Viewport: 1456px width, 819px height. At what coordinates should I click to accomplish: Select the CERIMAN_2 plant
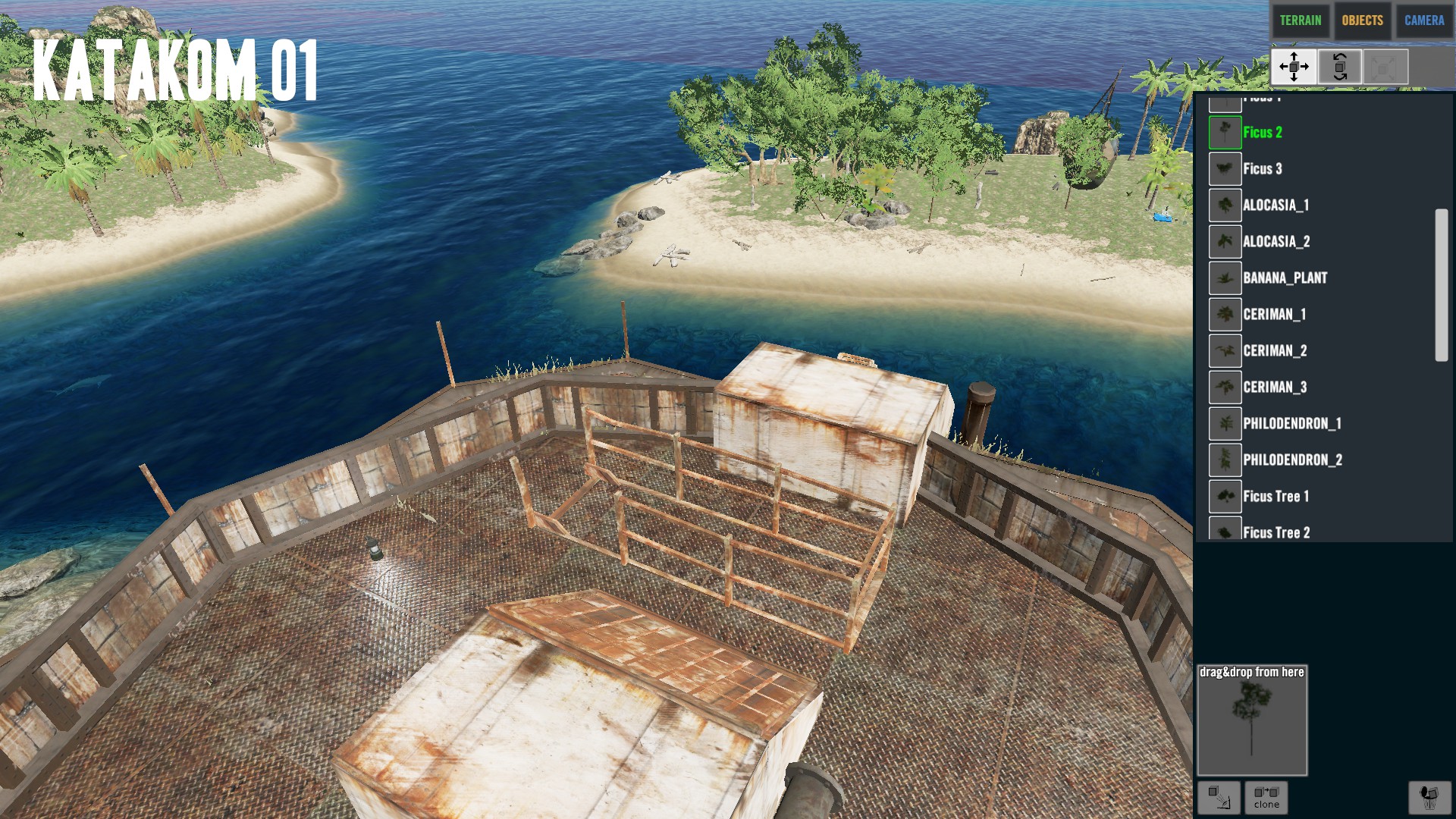[x=1274, y=351]
